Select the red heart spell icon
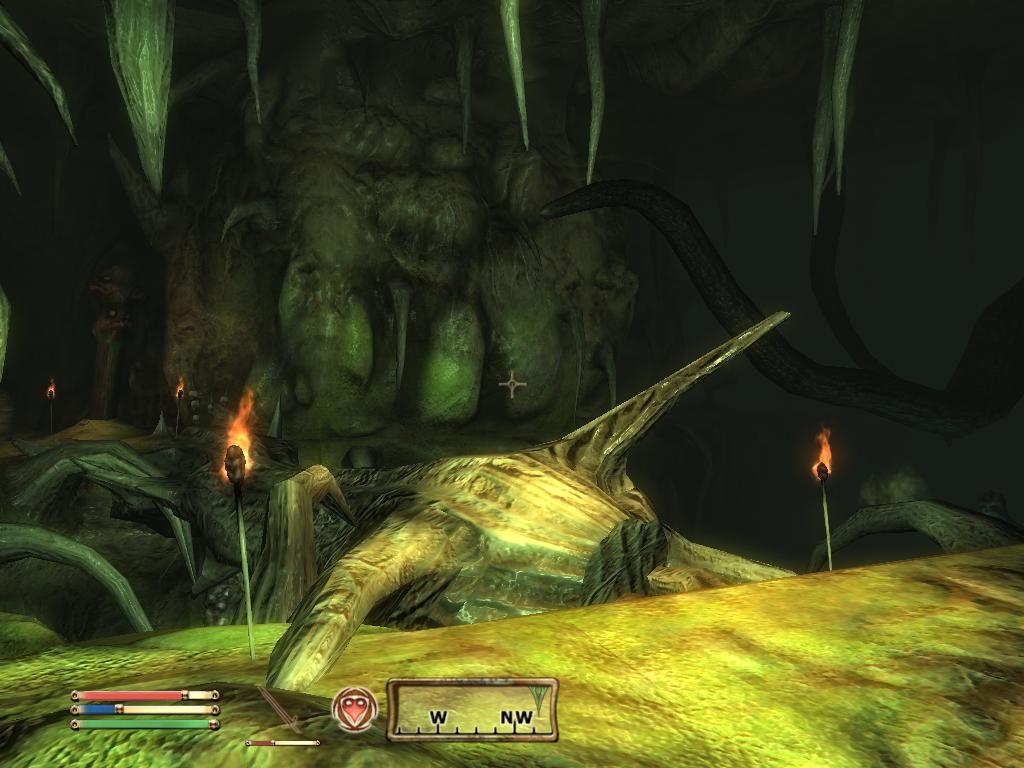Image resolution: width=1024 pixels, height=768 pixels. point(354,708)
